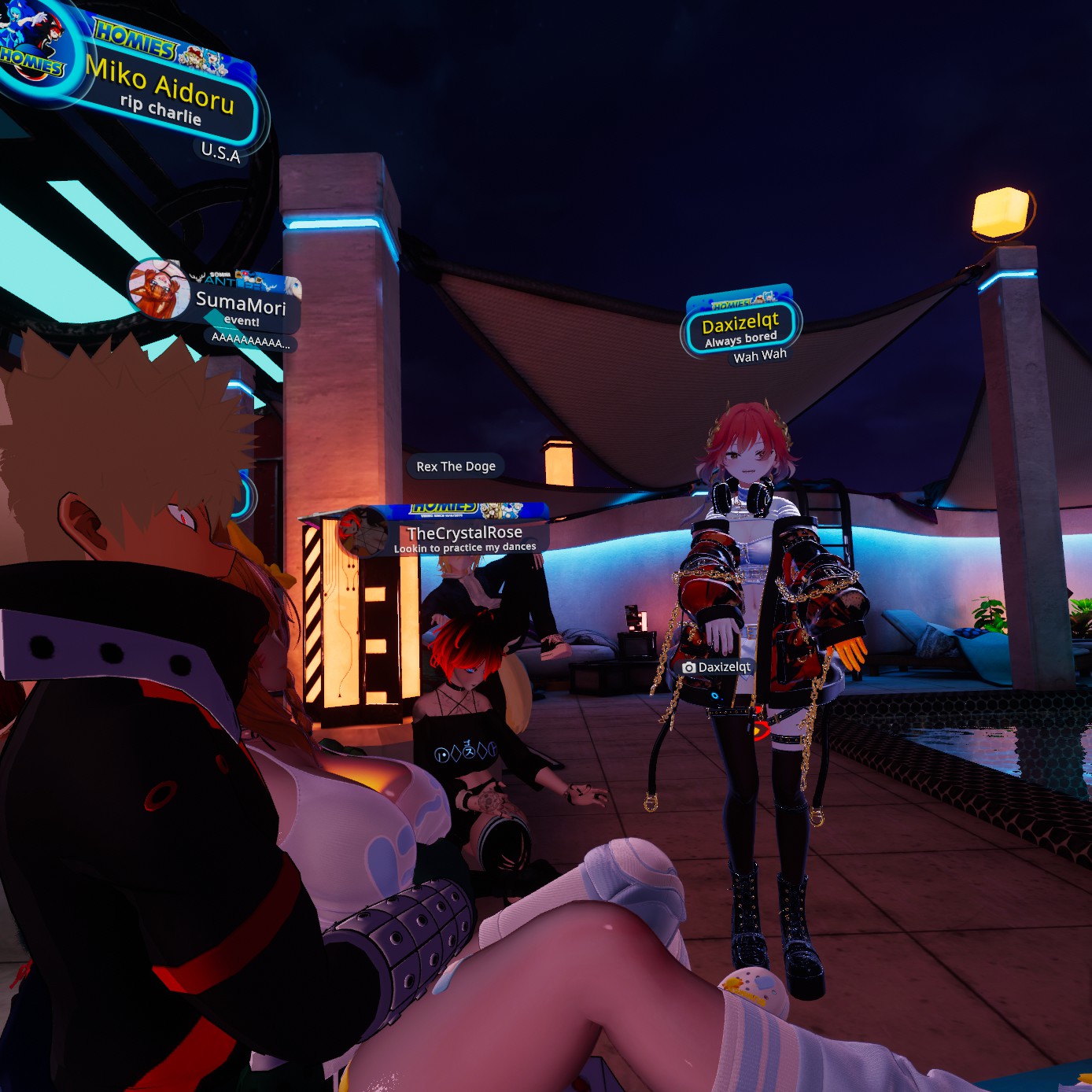Click SumaMori's round profile icon
The height and width of the screenshot is (1092, 1092).
click(x=158, y=289)
